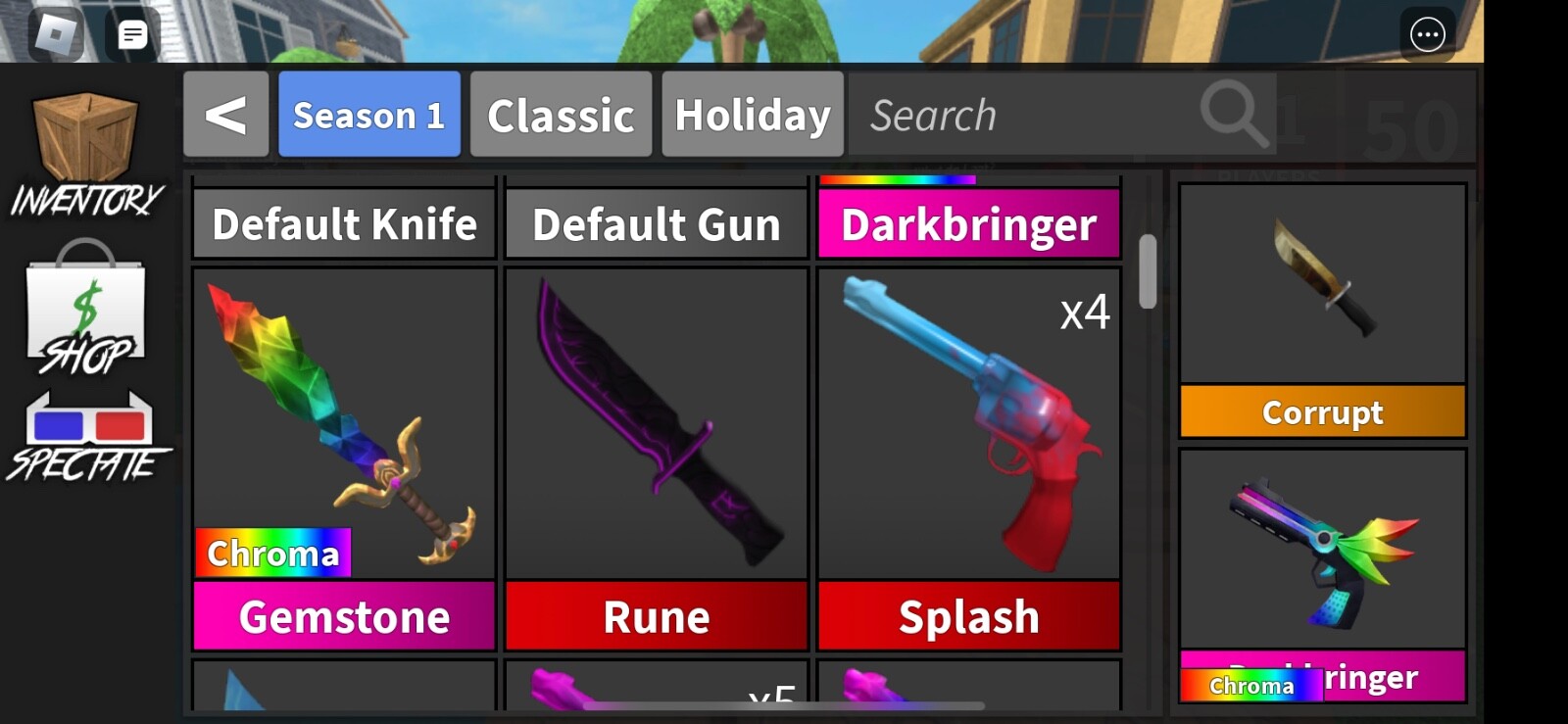Click the Default Gun slot header
The image size is (1568, 724).
click(657, 224)
